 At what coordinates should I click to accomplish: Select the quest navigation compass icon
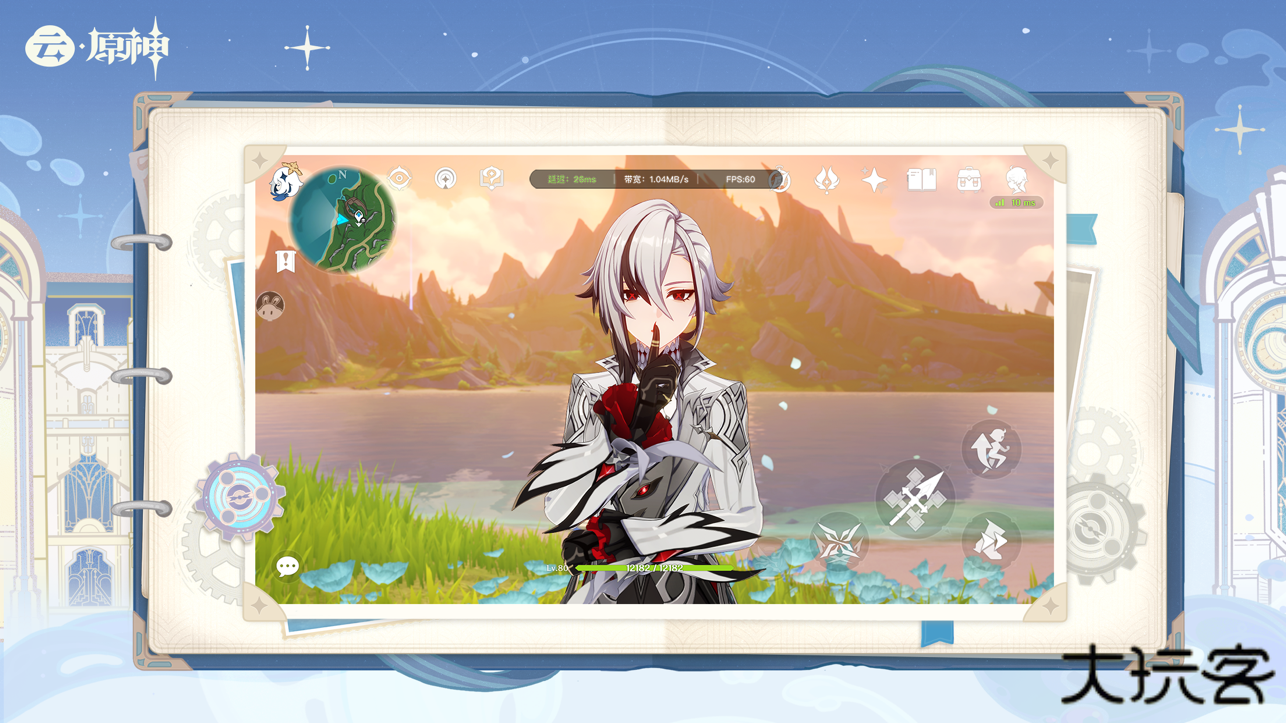coord(400,179)
